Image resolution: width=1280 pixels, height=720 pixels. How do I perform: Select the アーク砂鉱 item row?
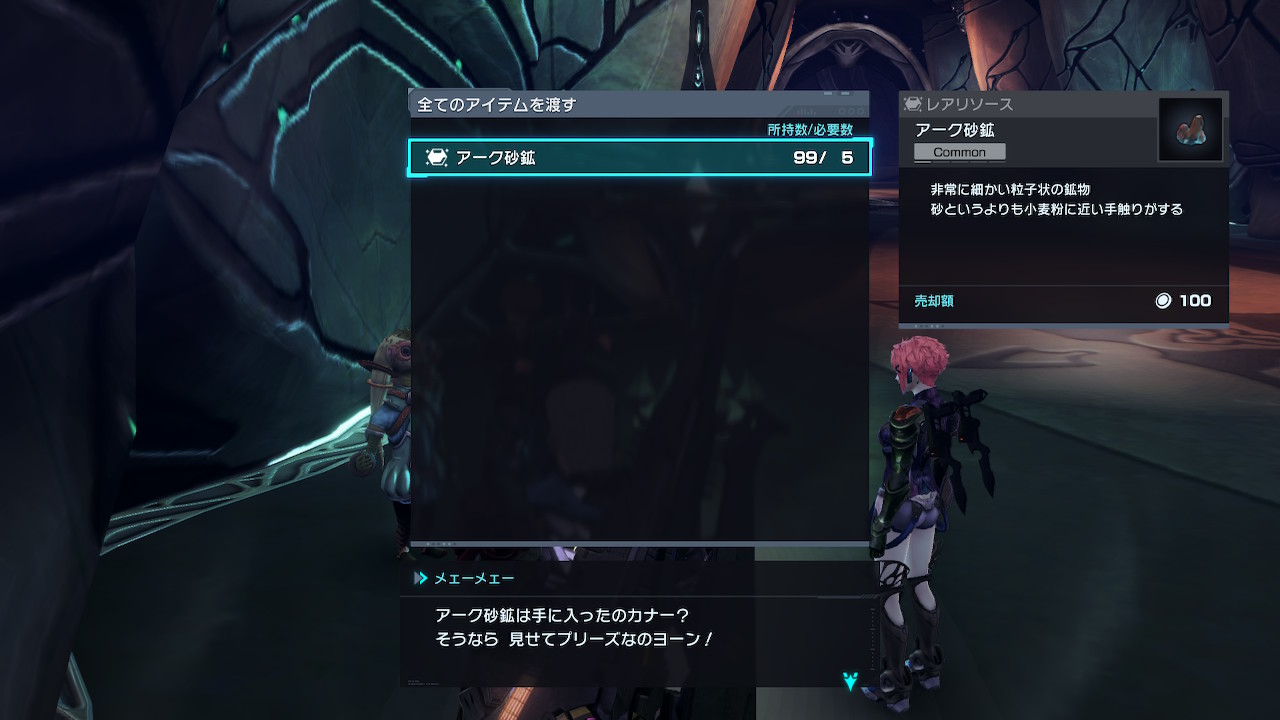click(640, 158)
